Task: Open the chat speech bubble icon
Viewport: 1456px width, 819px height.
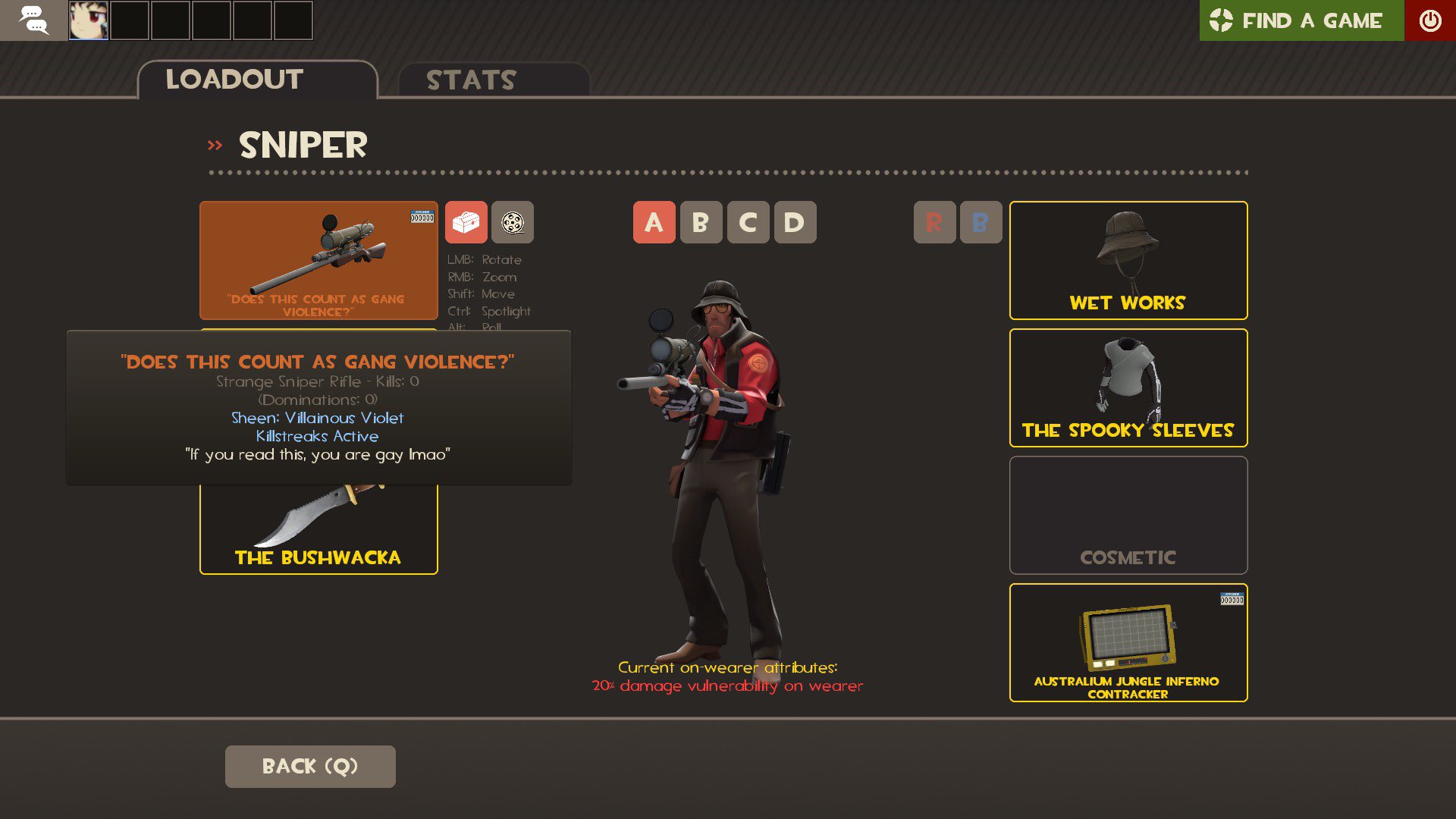Action: point(33,20)
